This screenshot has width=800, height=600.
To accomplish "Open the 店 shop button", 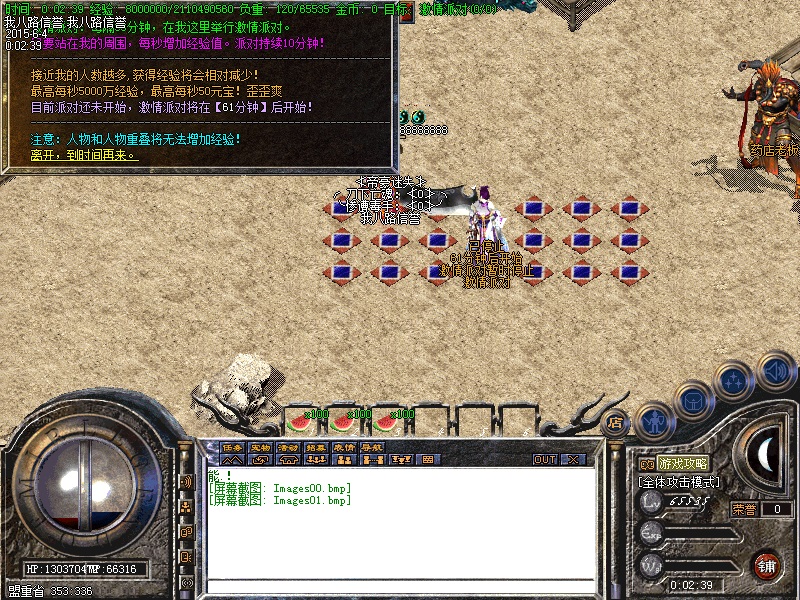I will (615, 423).
